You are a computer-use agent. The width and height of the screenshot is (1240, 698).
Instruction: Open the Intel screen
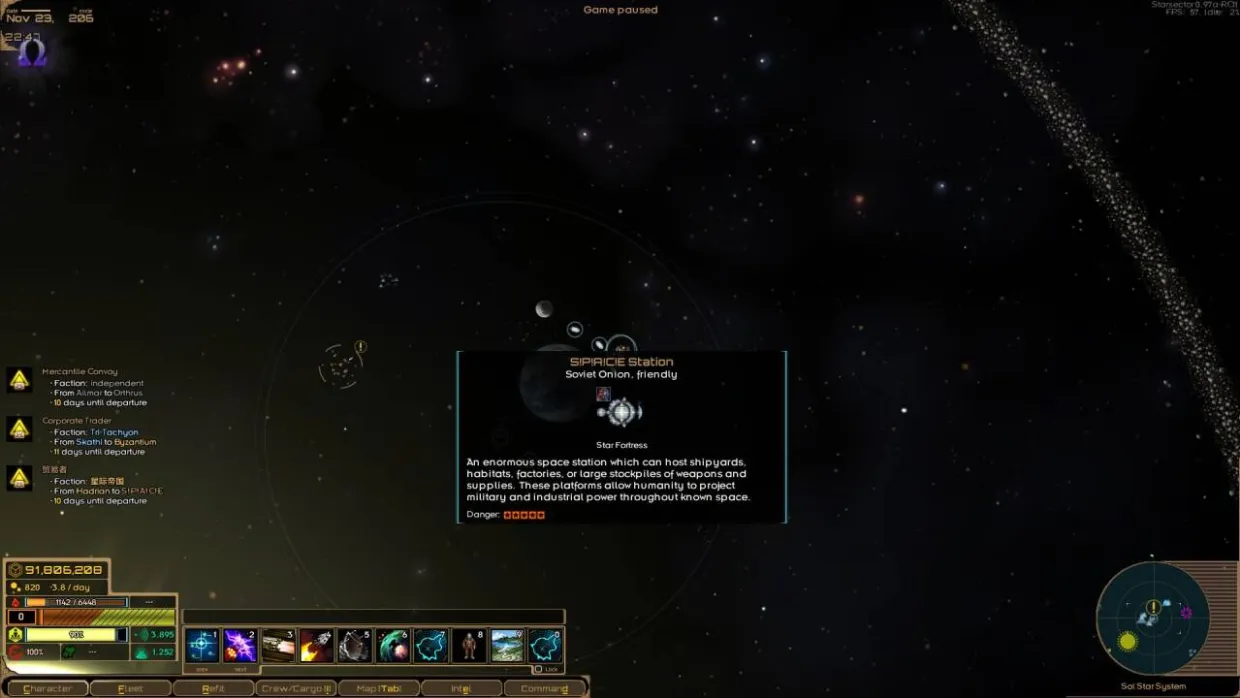(461, 688)
